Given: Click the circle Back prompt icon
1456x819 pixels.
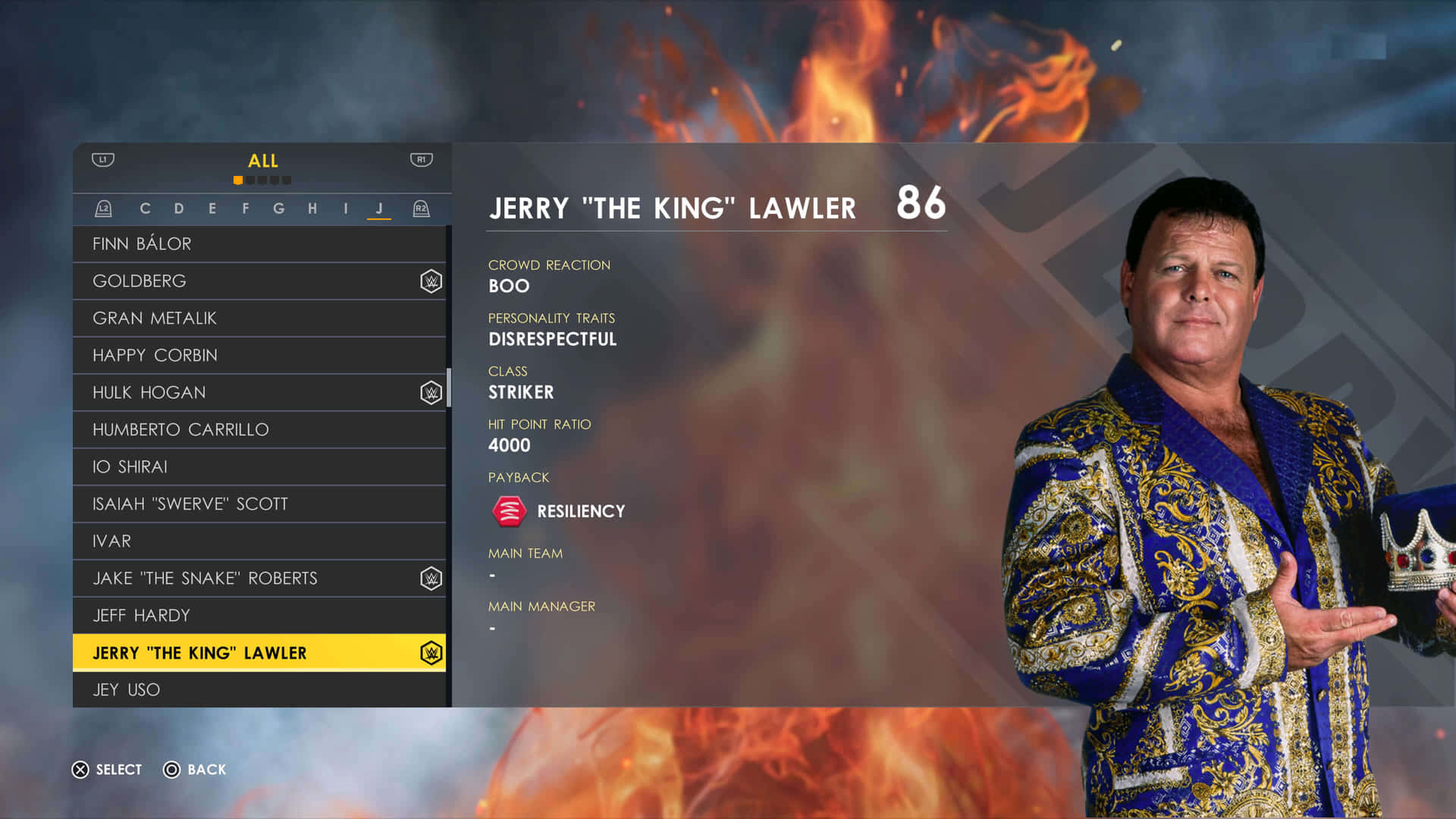Looking at the screenshot, I should coord(172,770).
